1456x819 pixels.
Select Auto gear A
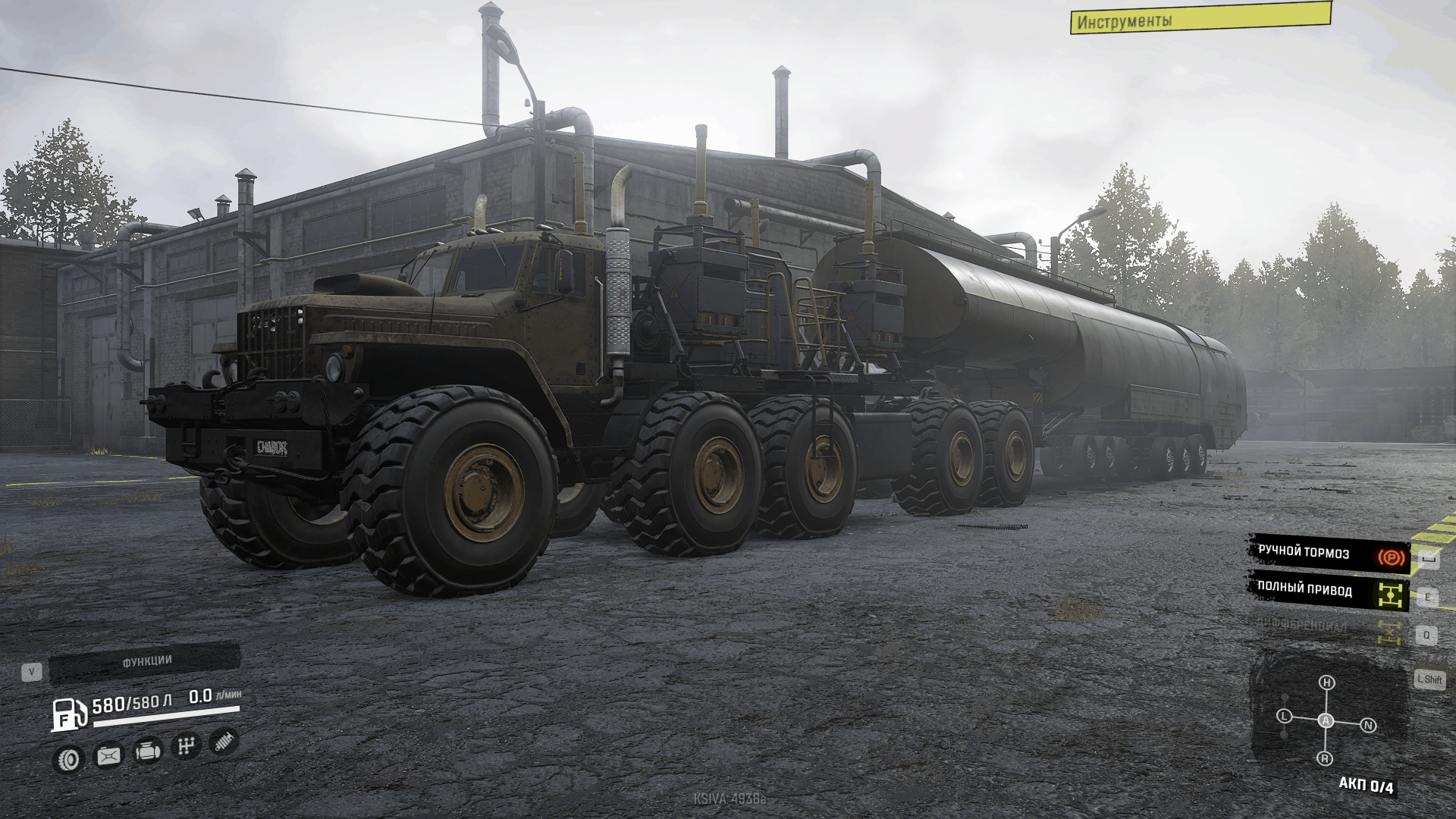1326,720
